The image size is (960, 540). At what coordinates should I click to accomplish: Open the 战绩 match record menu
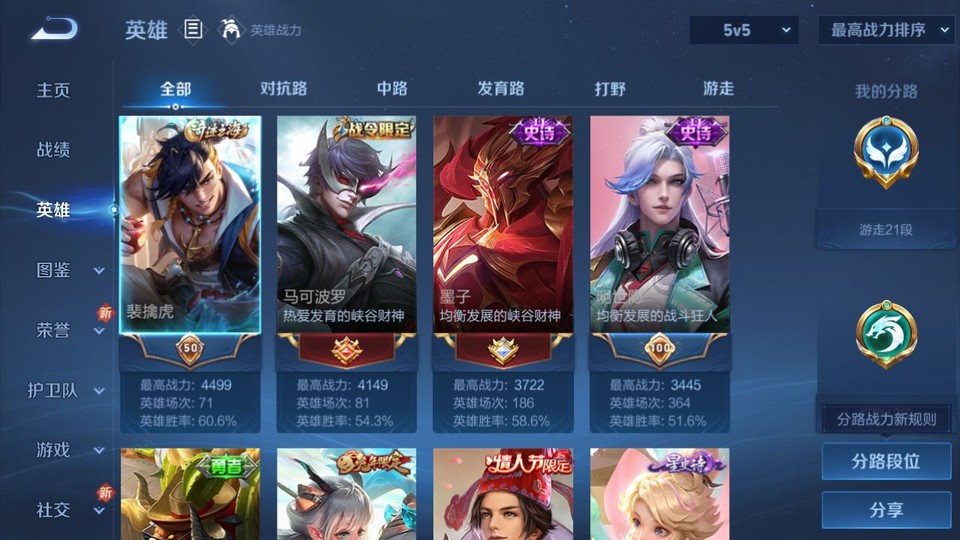pyautogui.click(x=54, y=150)
